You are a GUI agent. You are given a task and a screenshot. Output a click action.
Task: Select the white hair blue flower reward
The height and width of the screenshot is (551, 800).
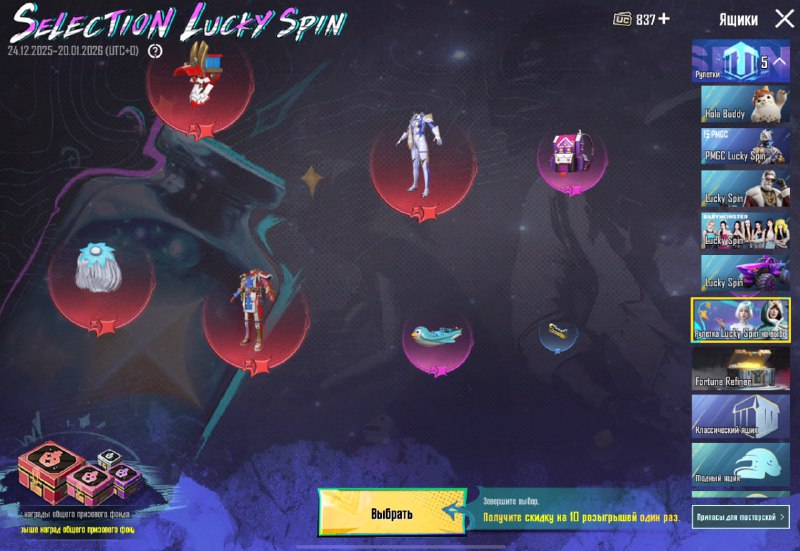100,271
